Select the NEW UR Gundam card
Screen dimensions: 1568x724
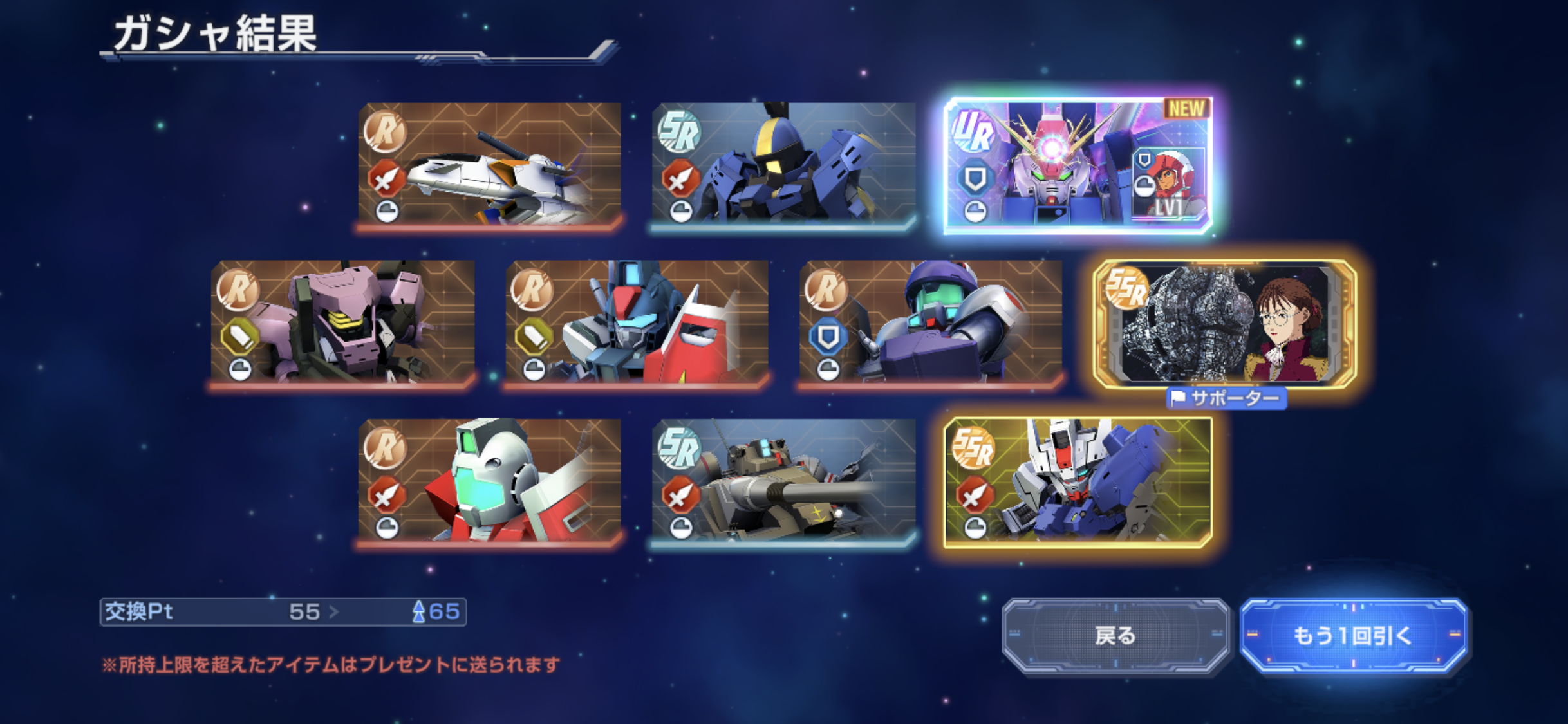[x=1078, y=165]
